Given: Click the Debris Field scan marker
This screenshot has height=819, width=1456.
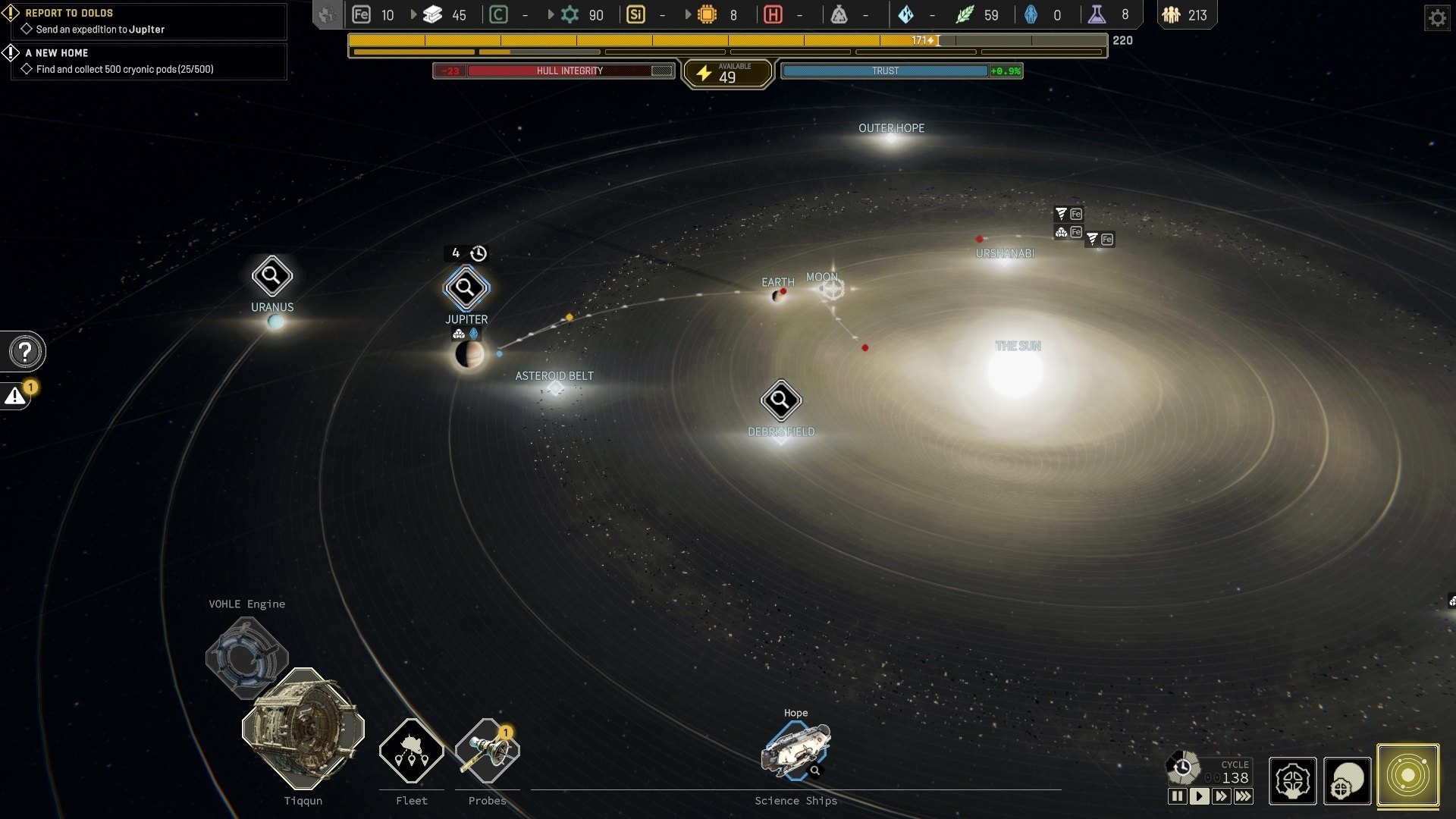Looking at the screenshot, I should (x=780, y=400).
